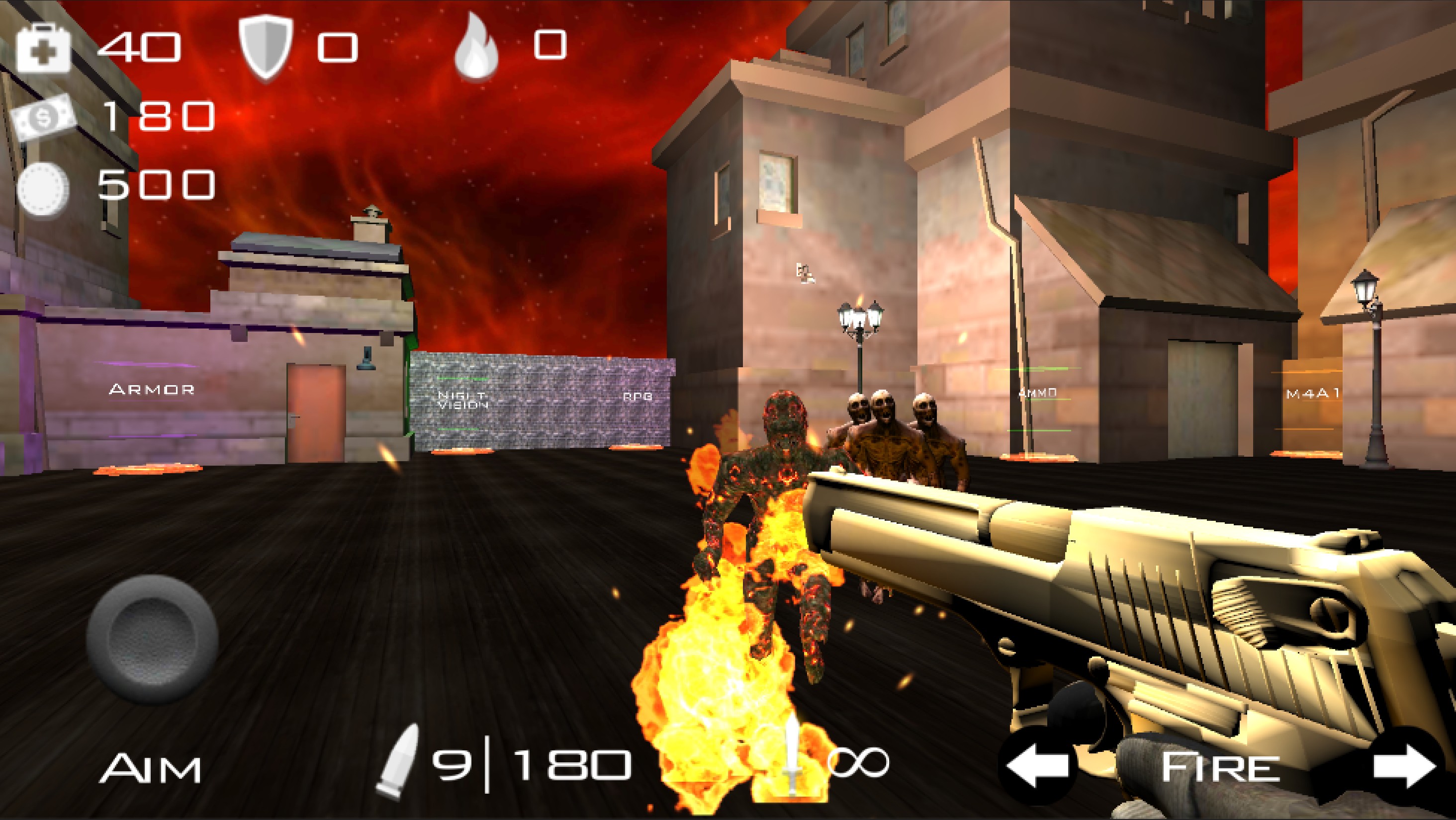Image resolution: width=1456 pixels, height=820 pixels.
Task: Tap the Fire button
Action: pos(1221,768)
